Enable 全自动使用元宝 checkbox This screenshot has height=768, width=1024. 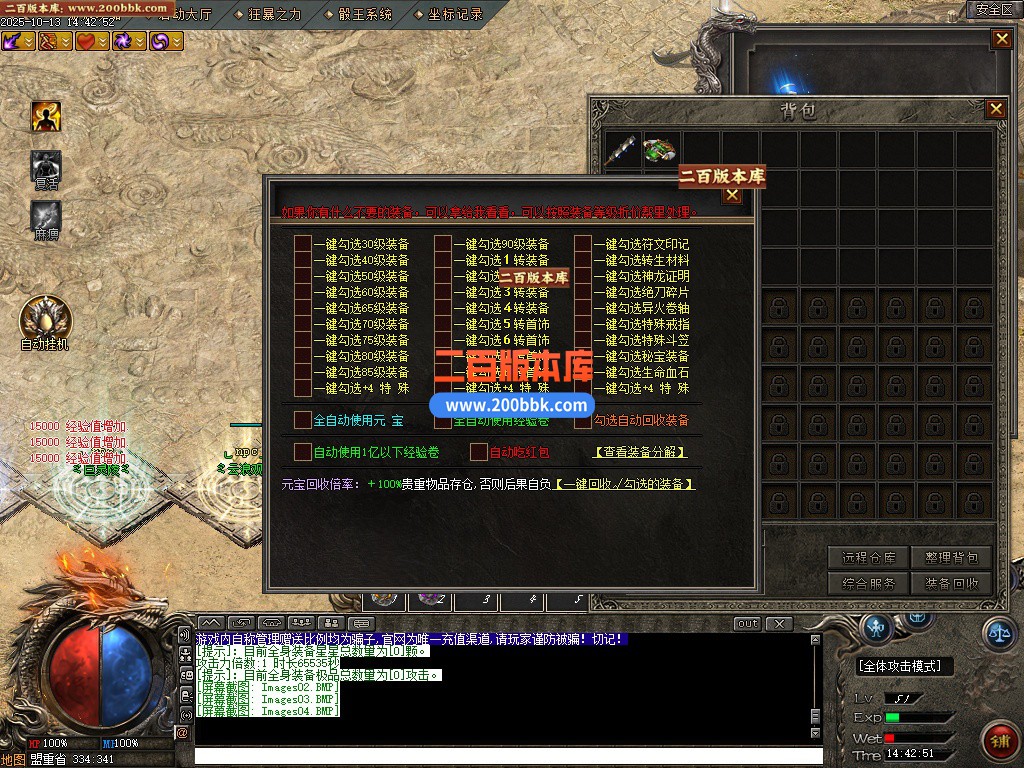303,420
